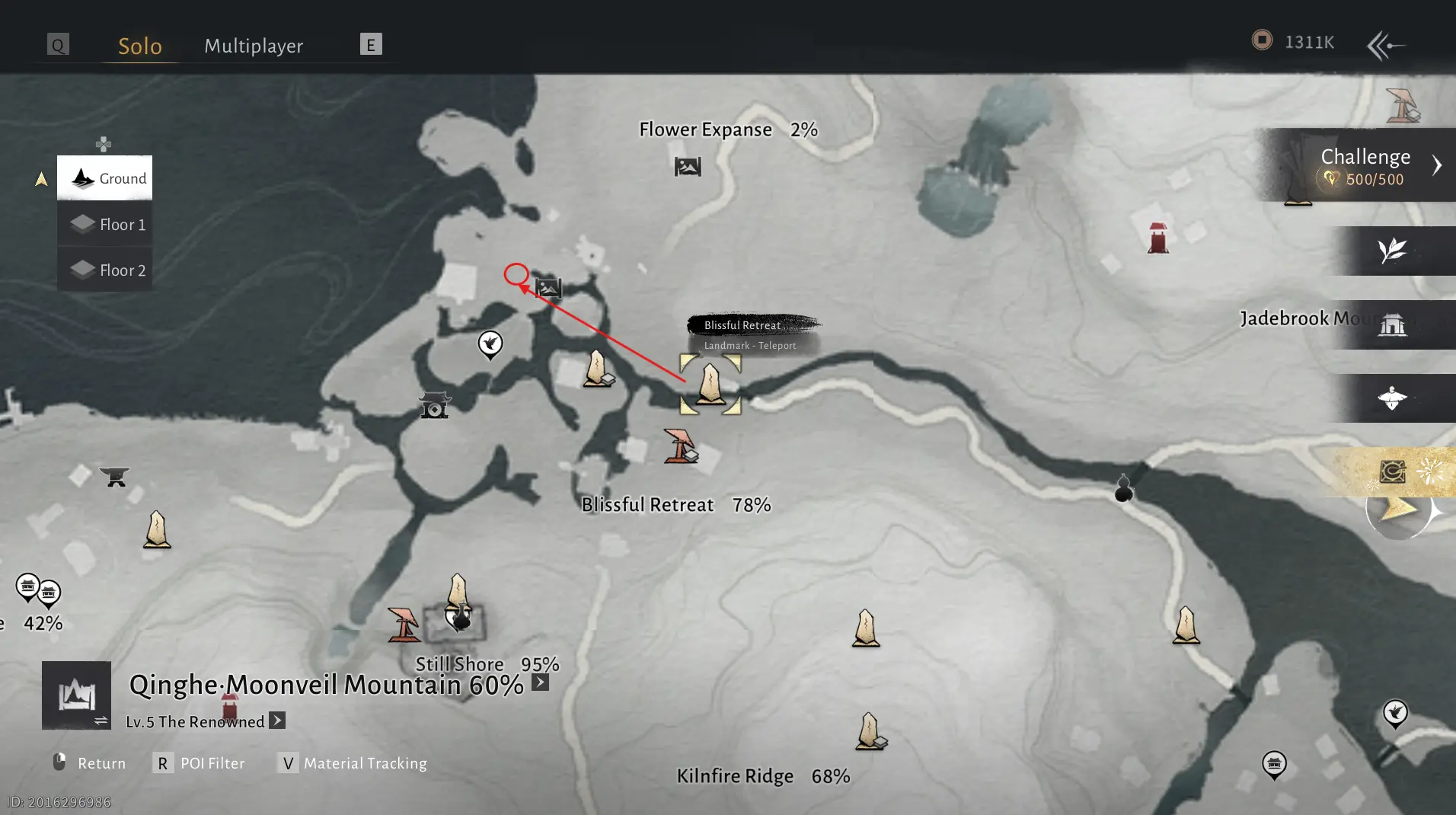Switch to the Multiplayer tab
The image size is (1456, 815).
[x=254, y=46]
